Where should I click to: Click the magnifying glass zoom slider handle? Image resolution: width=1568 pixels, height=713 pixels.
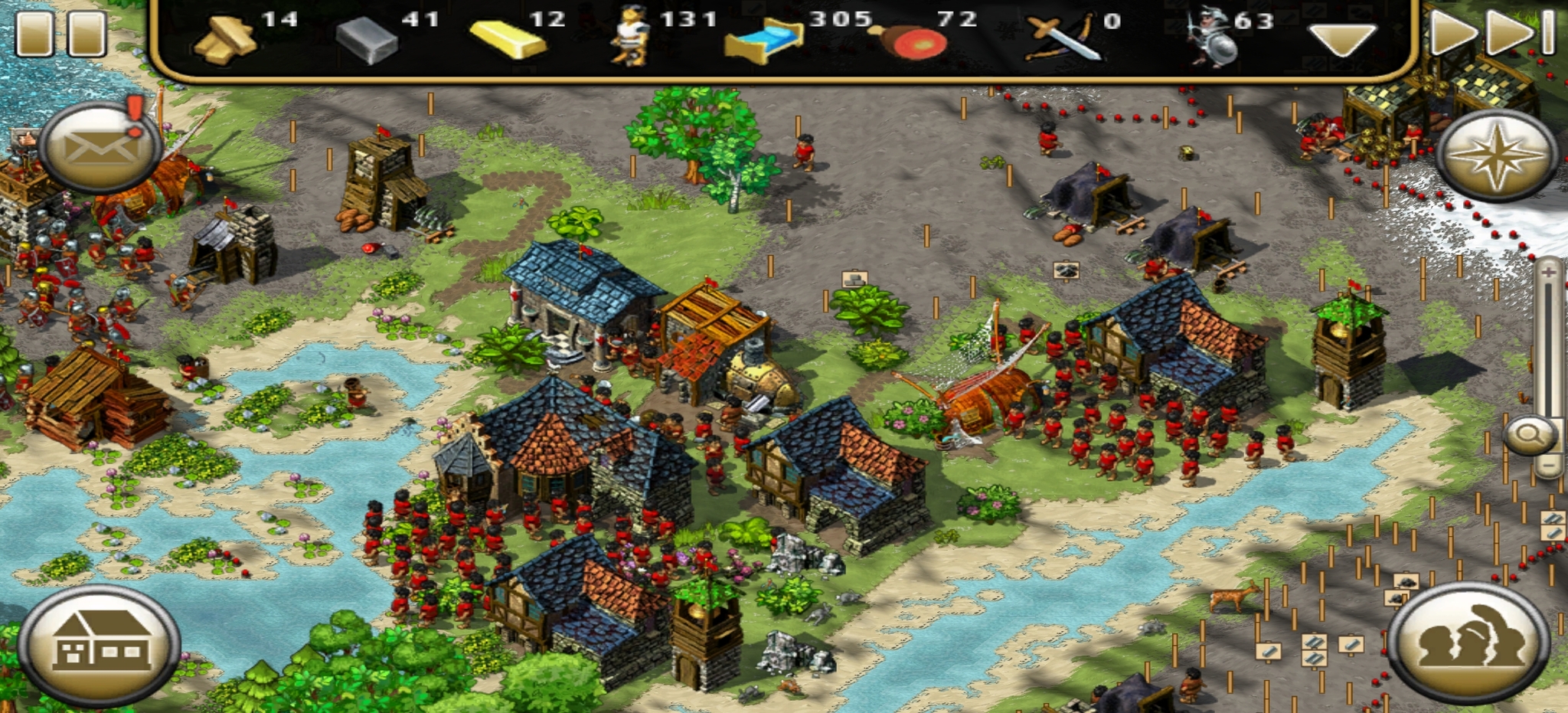click(x=1531, y=435)
